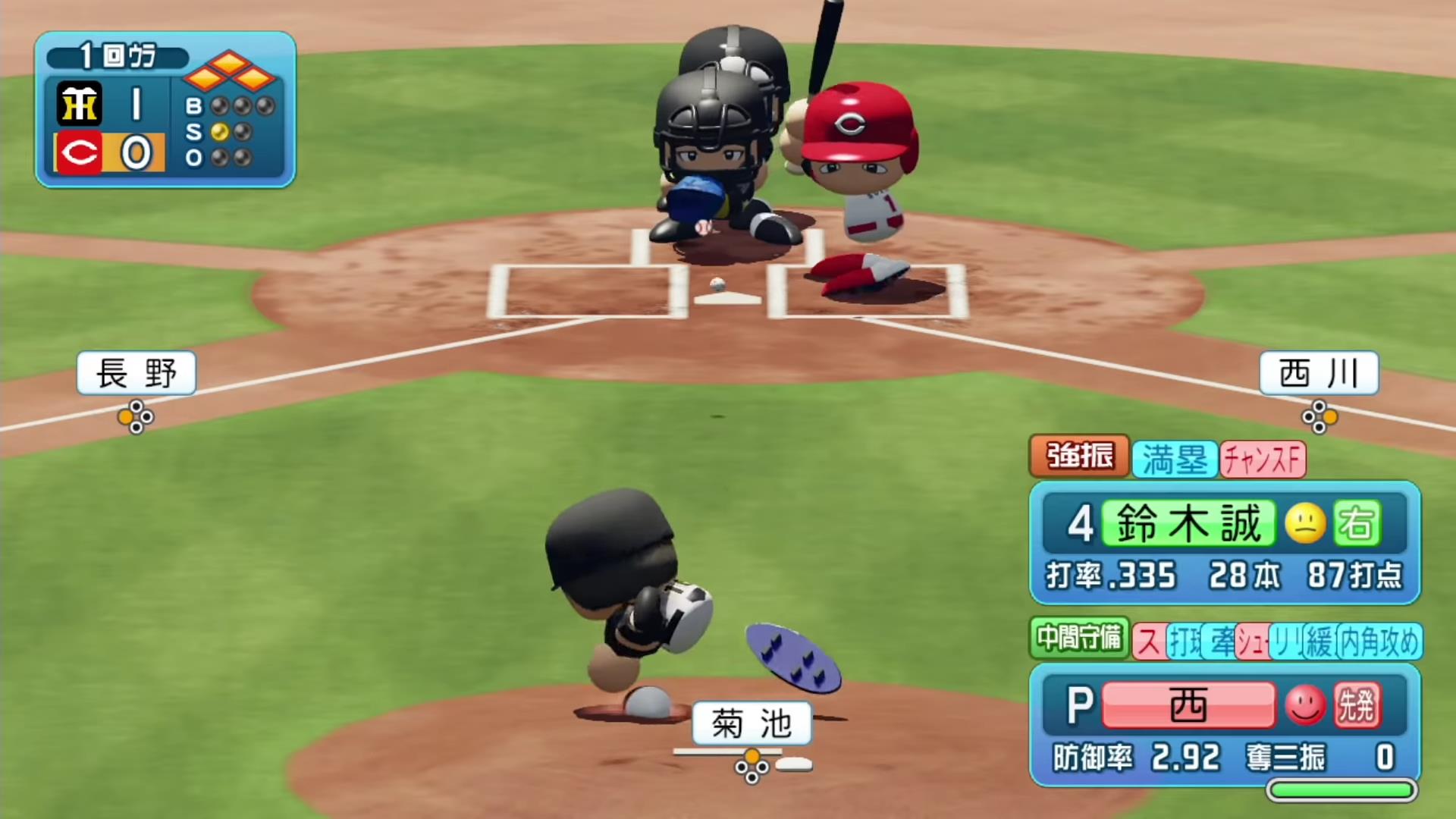Open batter 鈴木誠 name panel
Image resolution: width=1456 pixels, height=819 pixels.
tap(1188, 523)
